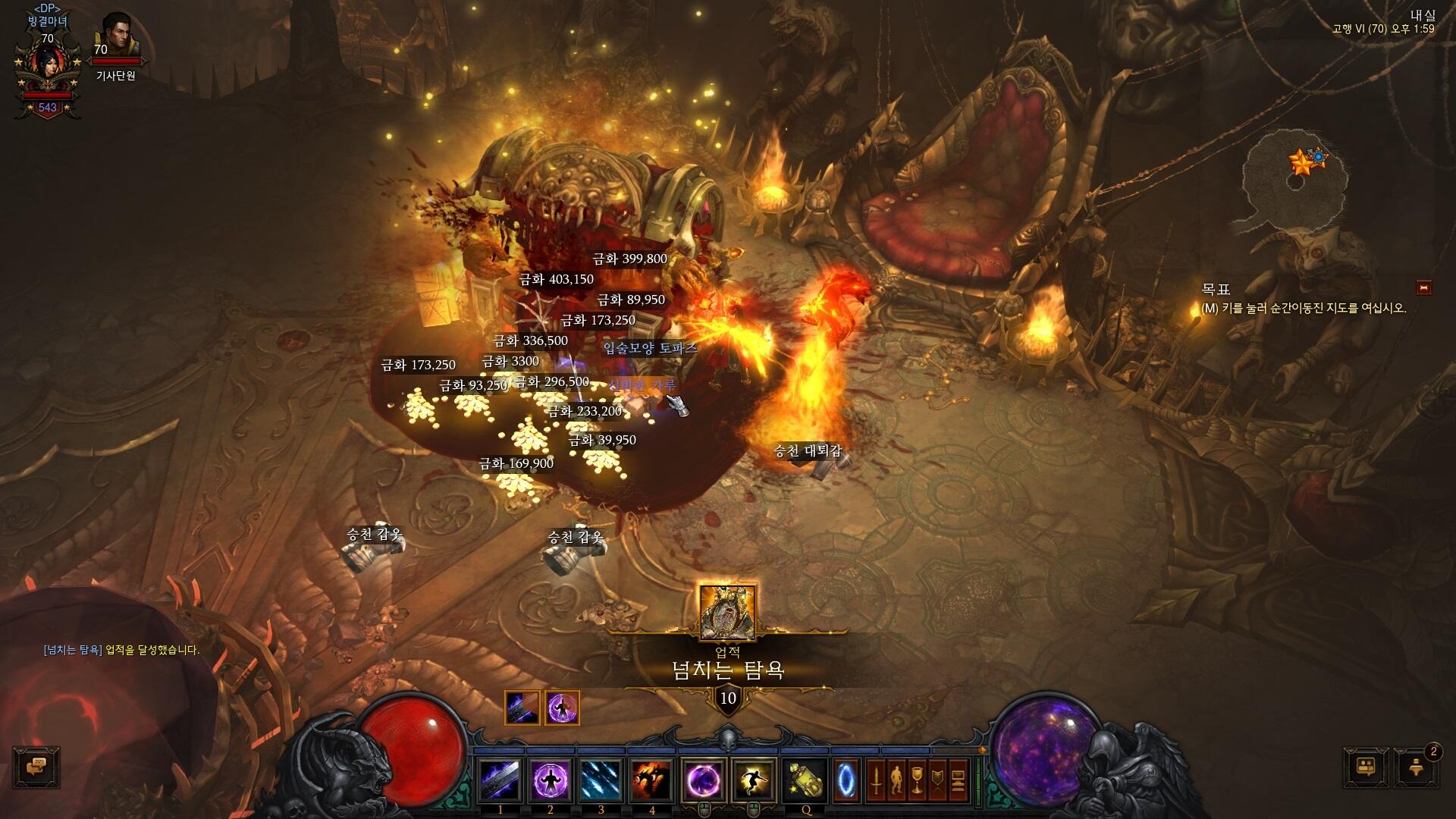Open the banner-shaped menu button
Image resolution: width=1456 pixels, height=819 pixels.
[938, 780]
